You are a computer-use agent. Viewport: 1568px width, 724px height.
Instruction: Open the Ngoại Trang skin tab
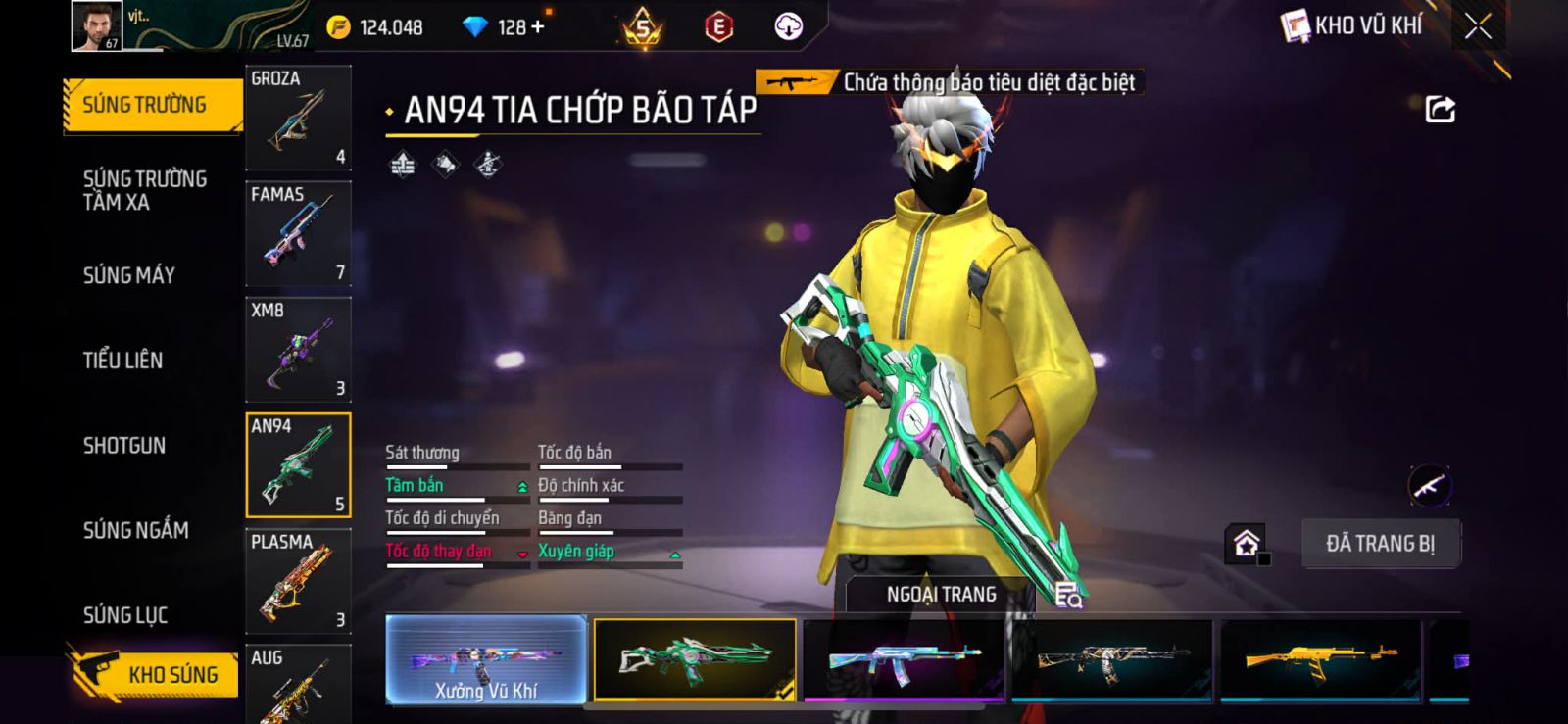(x=941, y=595)
